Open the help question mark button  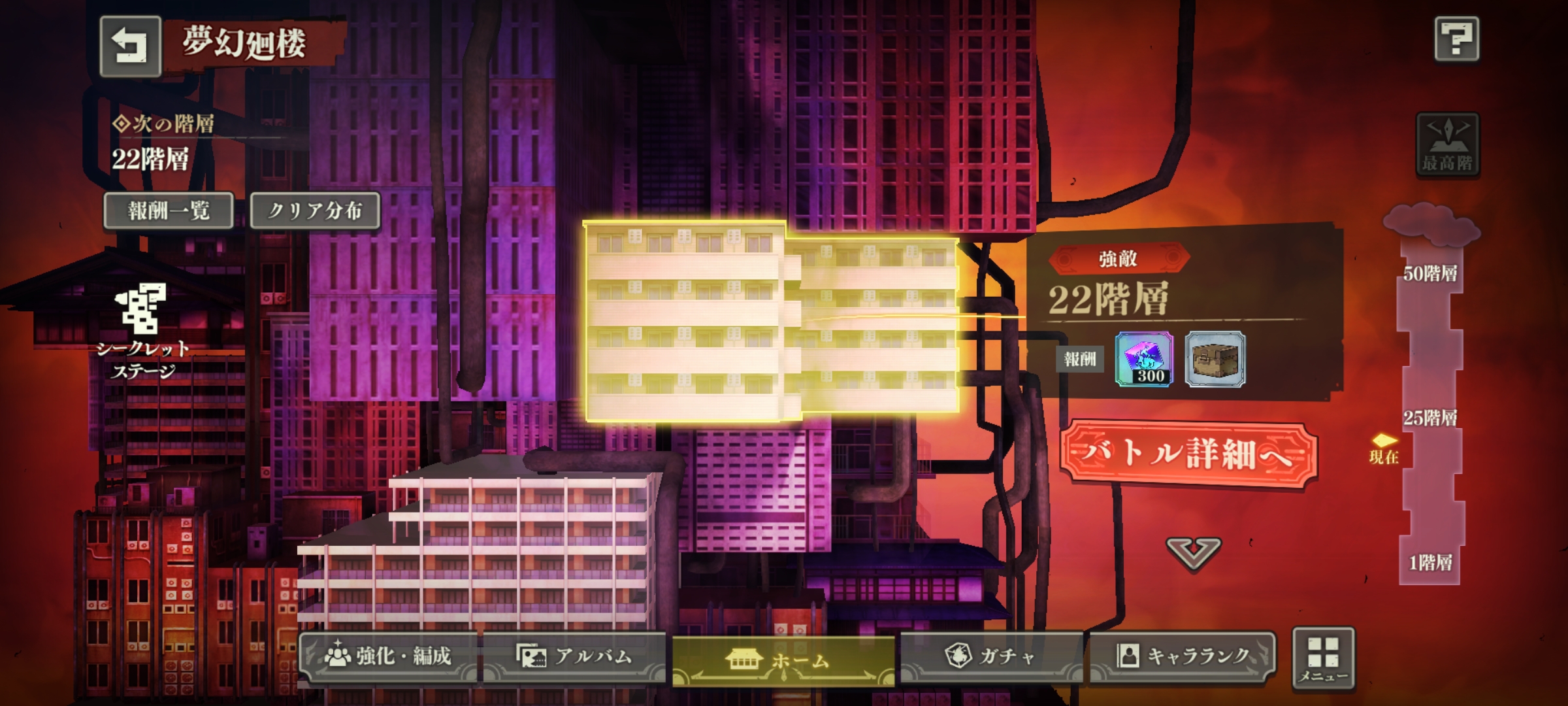(x=1456, y=39)
